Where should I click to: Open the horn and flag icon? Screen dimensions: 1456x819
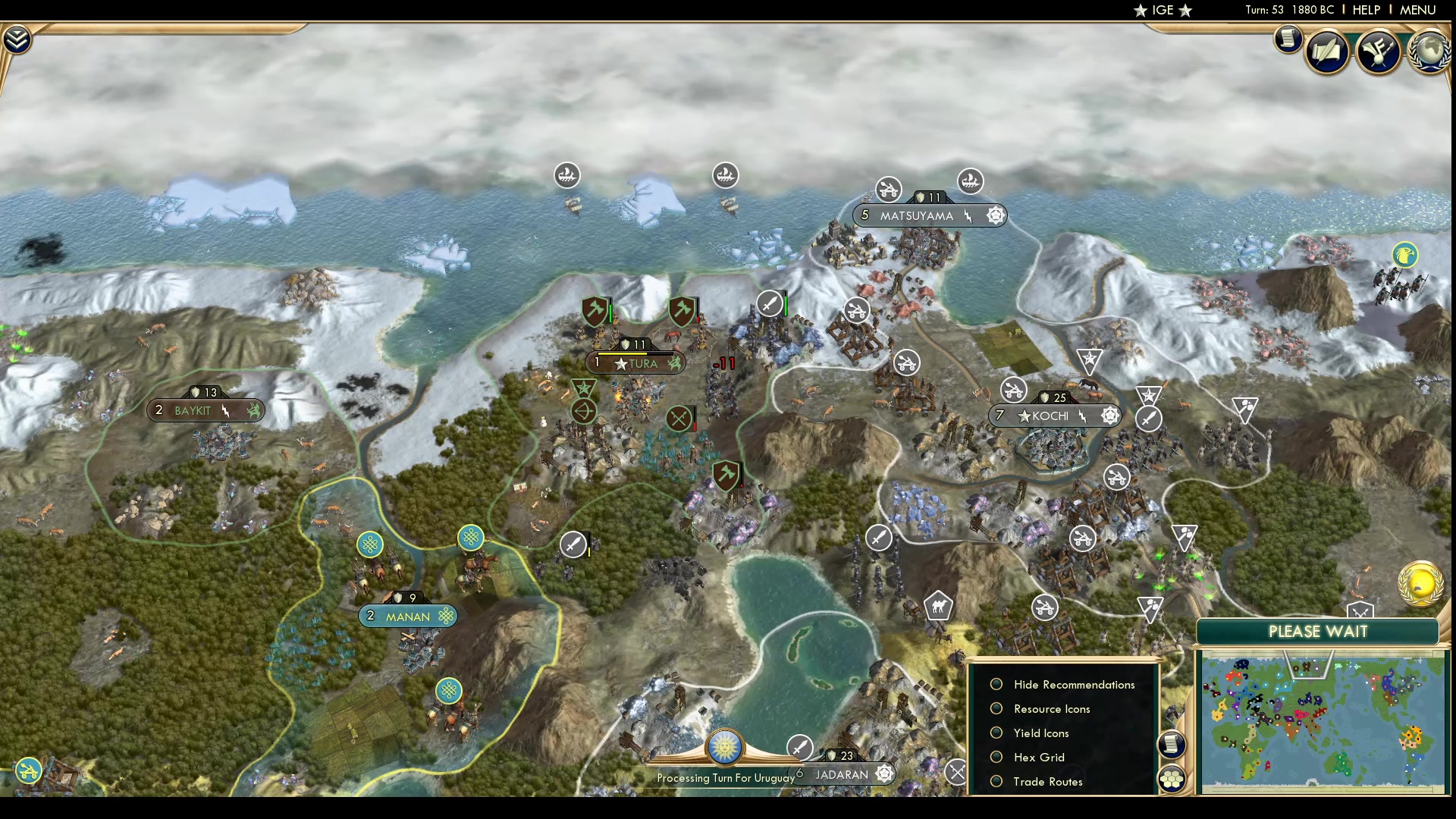click(1378, 52)
